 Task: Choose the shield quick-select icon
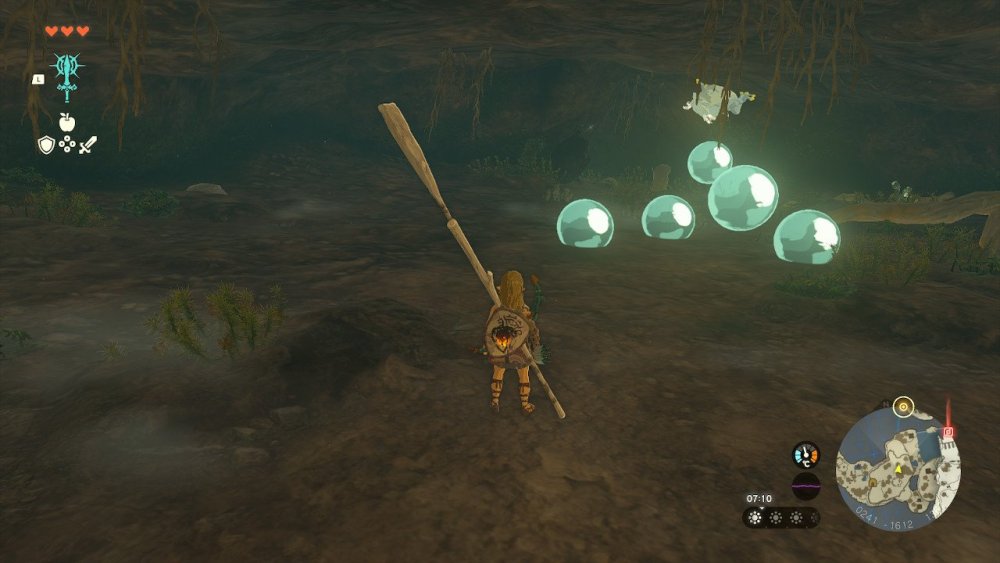point(46,145)
